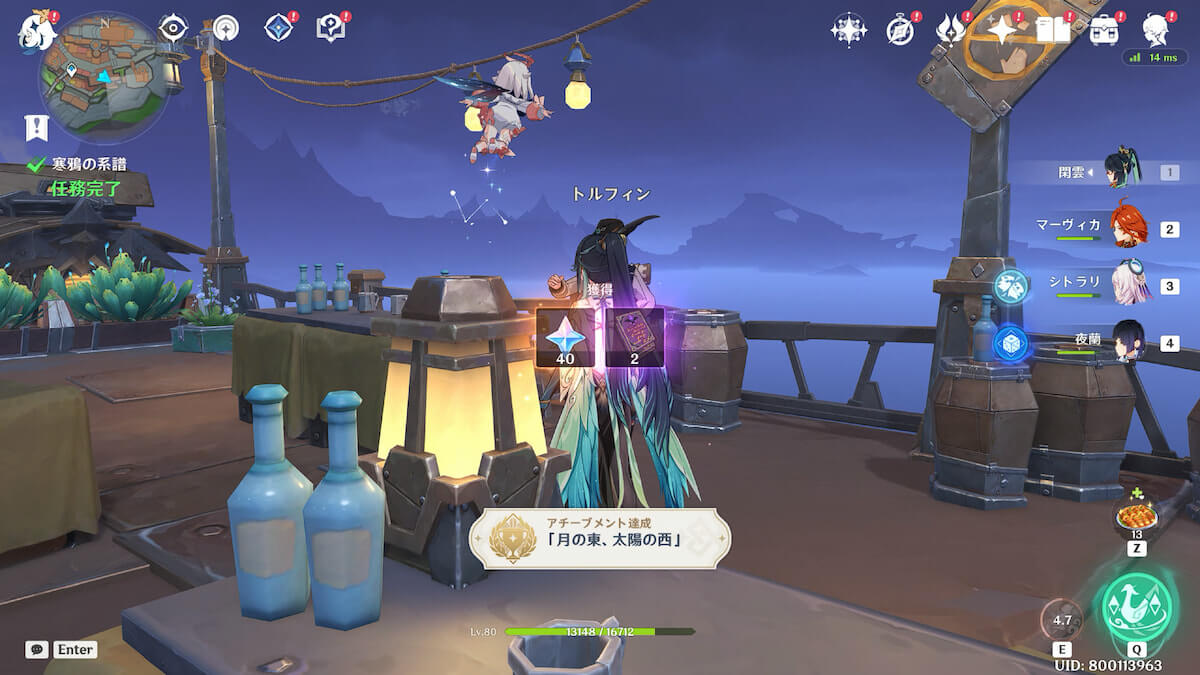This screenshot has height=675, width=1200.
Task: Select the 寒鴉の系譜 quest tracker
Action: tap(88, 165)
